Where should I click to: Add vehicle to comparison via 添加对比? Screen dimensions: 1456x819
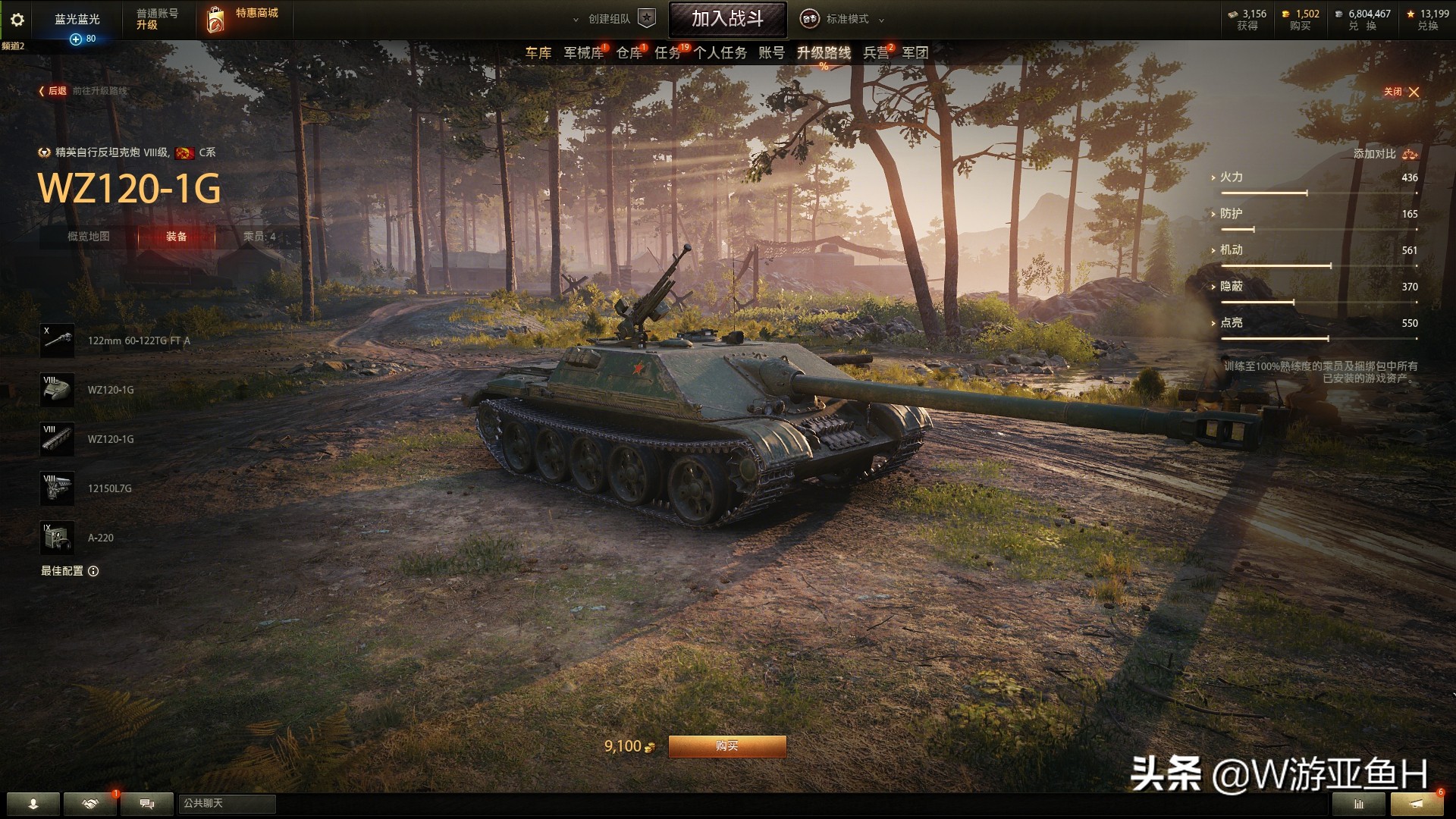pos(1385,154)
